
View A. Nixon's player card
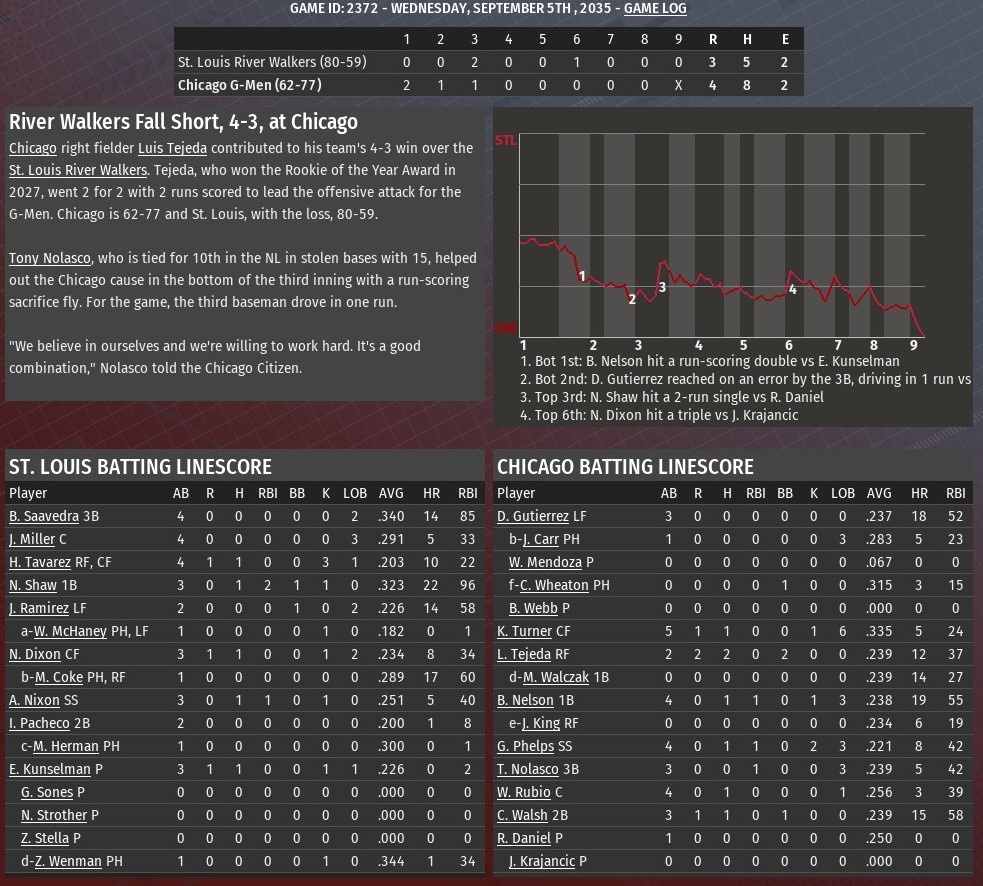coord(34,700)
